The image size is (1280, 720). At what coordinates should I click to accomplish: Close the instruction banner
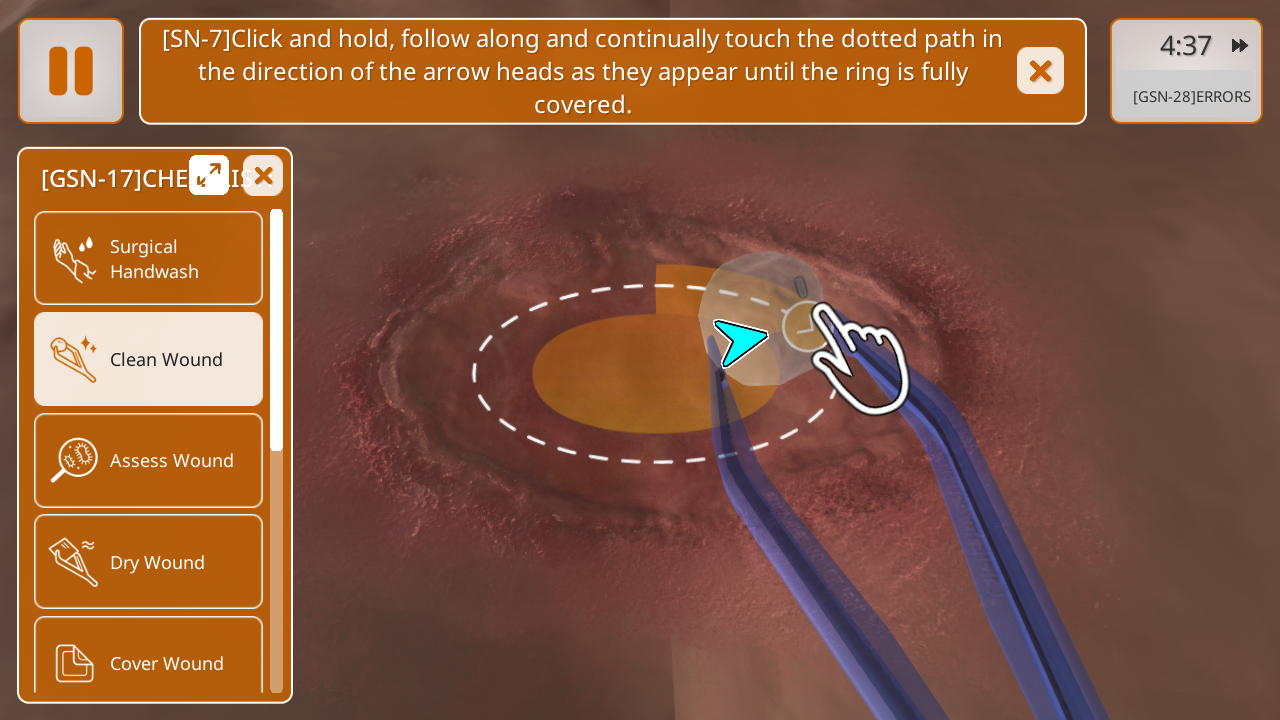pyautogui.click(x=1040, y=71)
